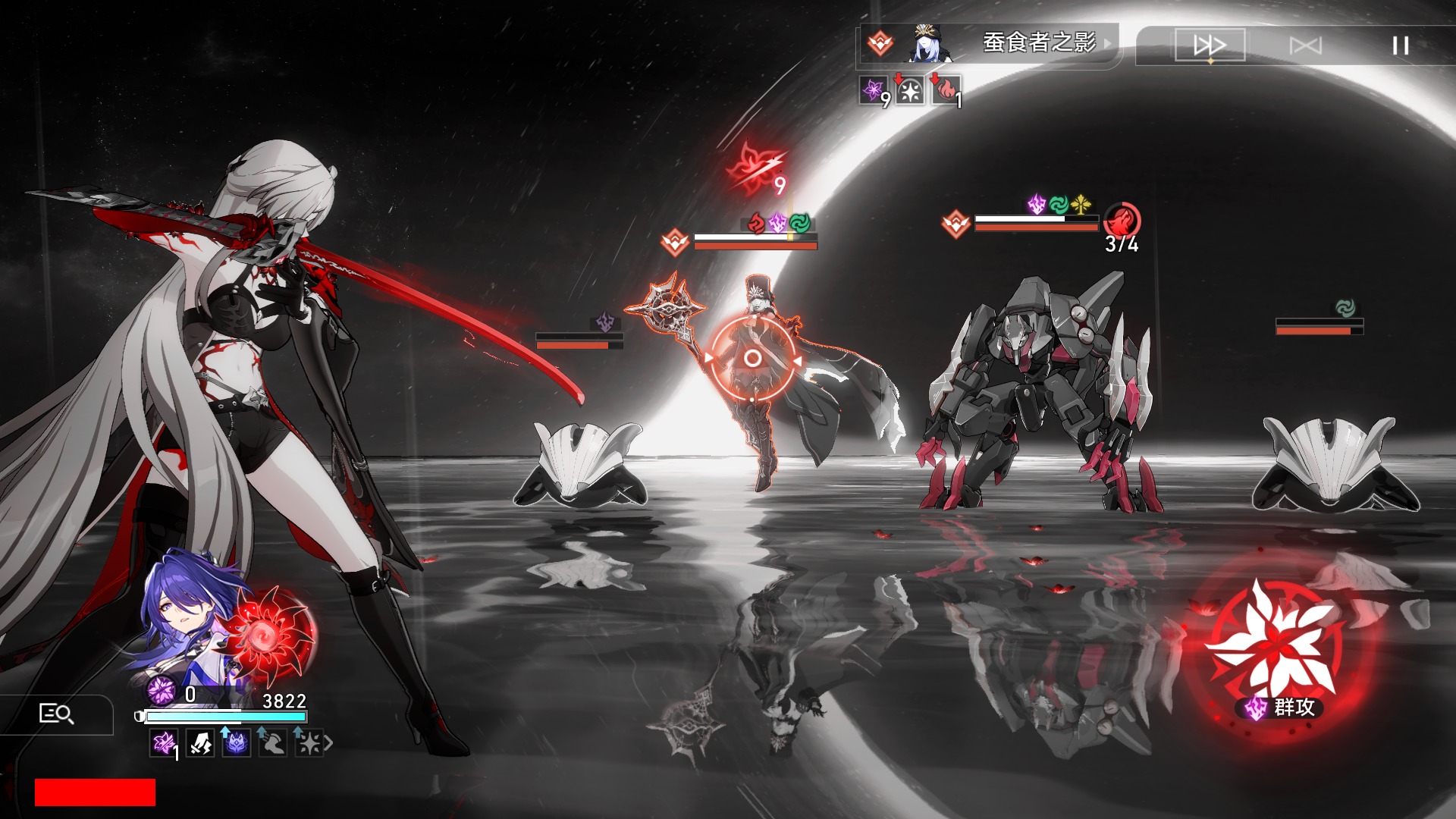The width and height of the screenshot is (1456, 819).
Task: Expand Acheron's buff list arrow
Action: coord(328,743)
